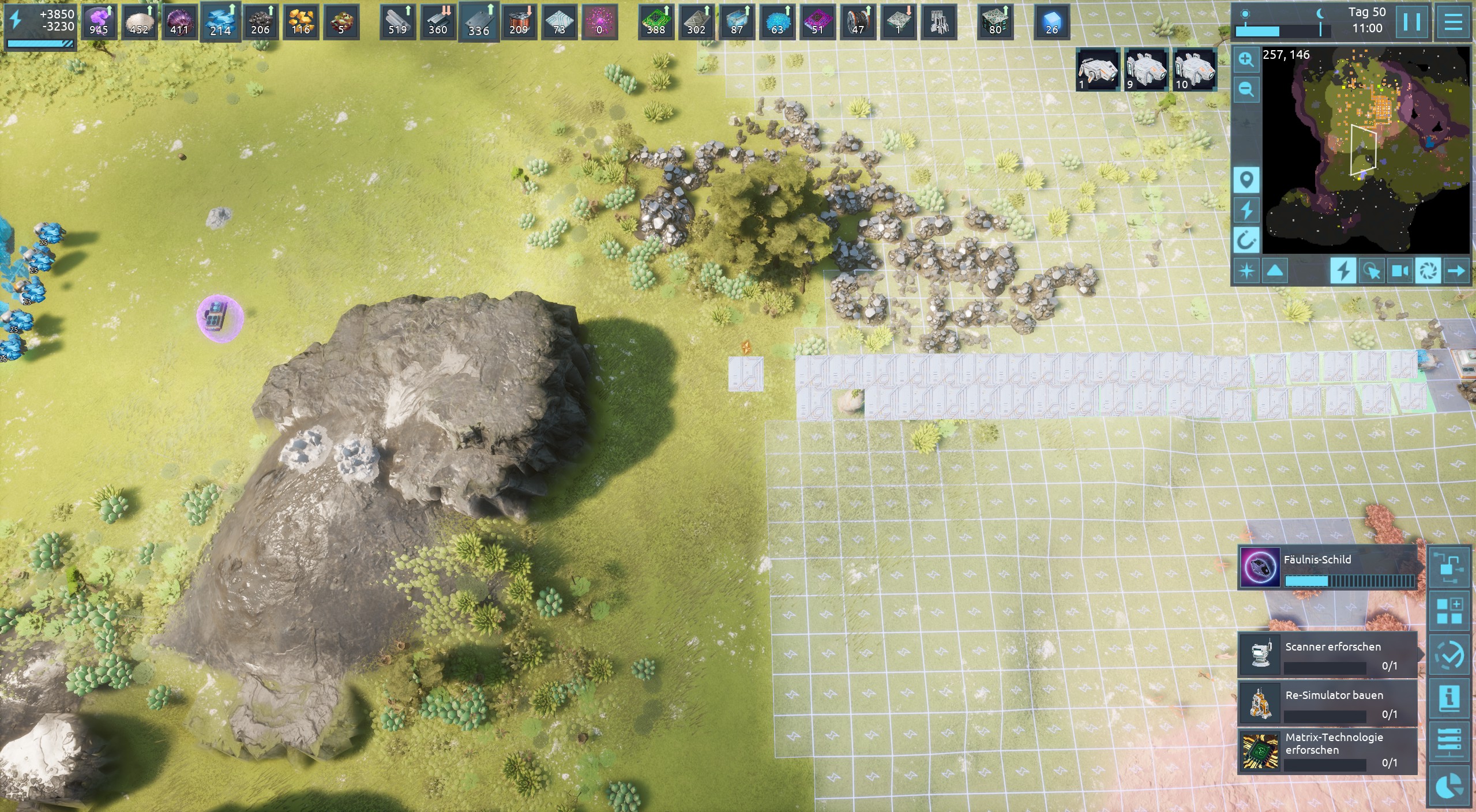Zoom out the minimap with the minus magnifier
This screenshot has height=812, width=1476.
tap(1246, 89)
